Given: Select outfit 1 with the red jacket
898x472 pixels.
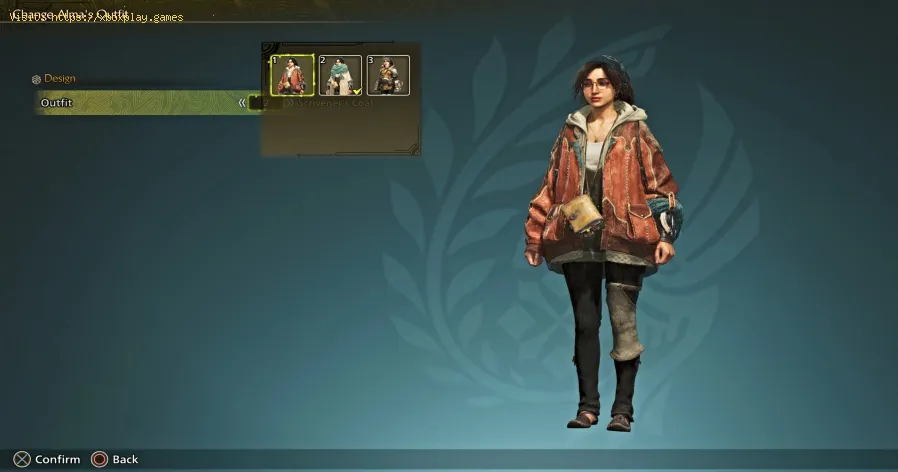Looking at the screenshot, I should [x=292, y=75].
